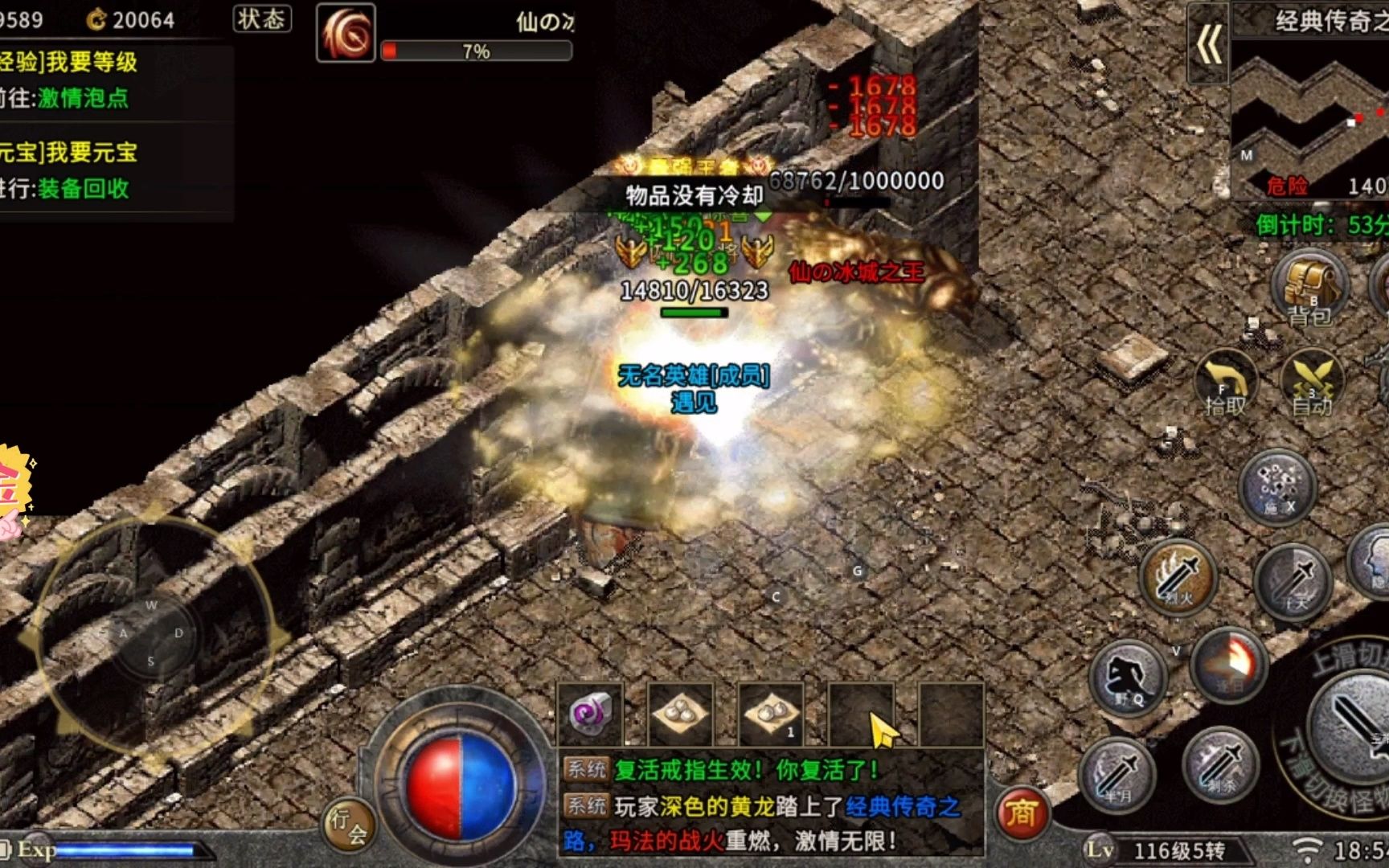Tap the 拾取 pickup button

point(1226,386)
